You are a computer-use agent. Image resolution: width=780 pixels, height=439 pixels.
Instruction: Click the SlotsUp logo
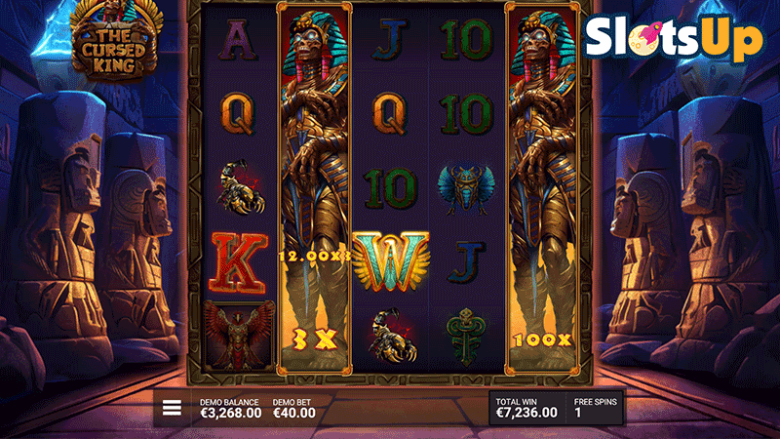click(674, 40)
